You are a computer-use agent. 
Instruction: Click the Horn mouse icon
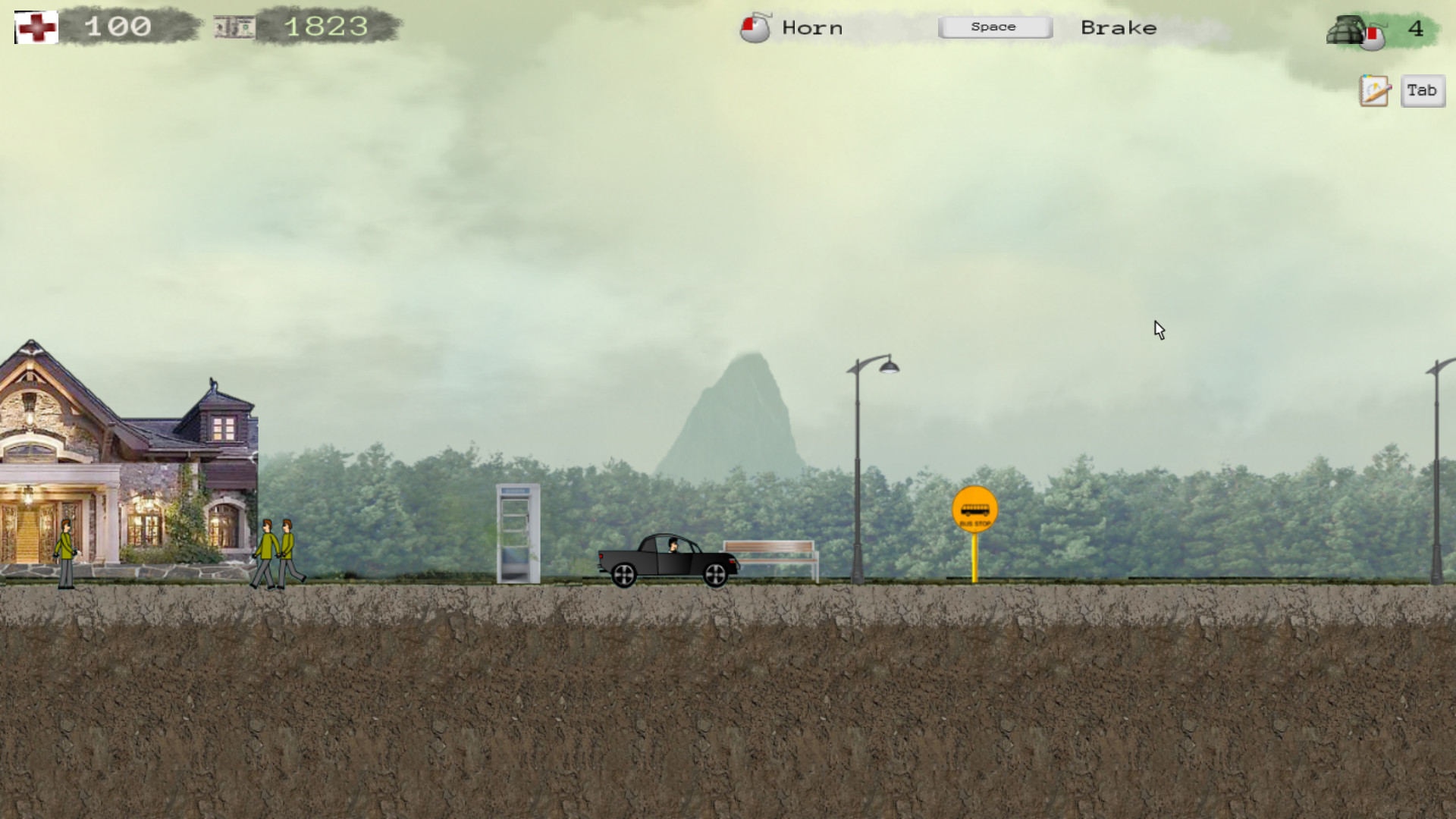tap(754, 29)
